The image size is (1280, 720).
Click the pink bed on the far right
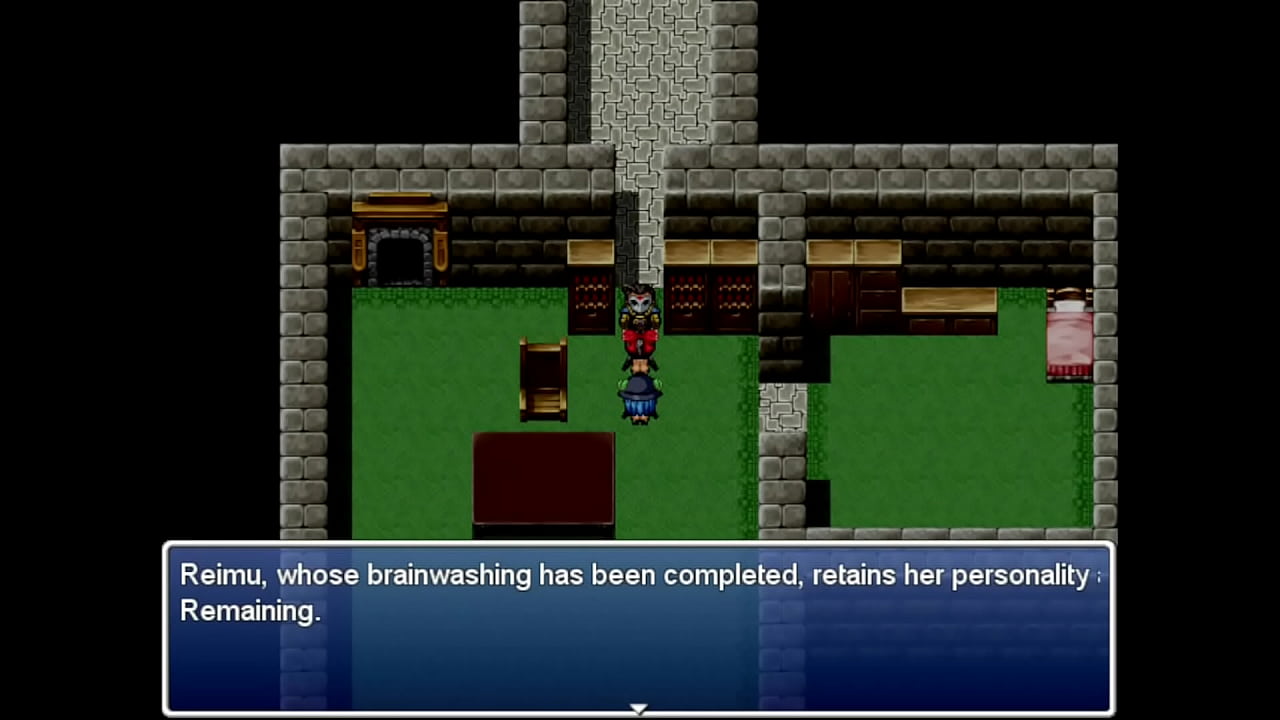coord(1070,335)
